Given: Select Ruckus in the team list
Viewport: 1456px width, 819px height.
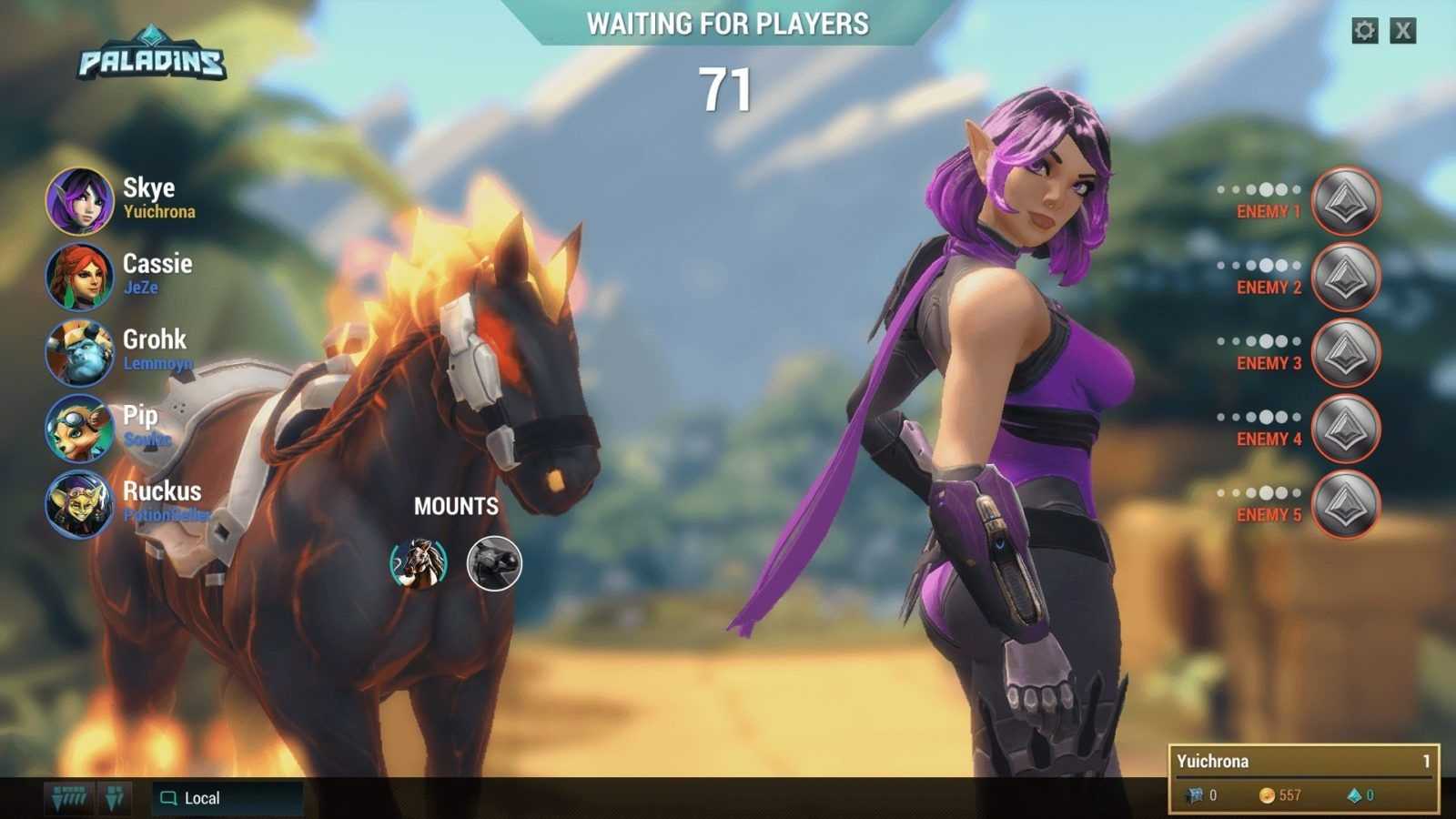Looking at the screenshot, I should [80, 504].
